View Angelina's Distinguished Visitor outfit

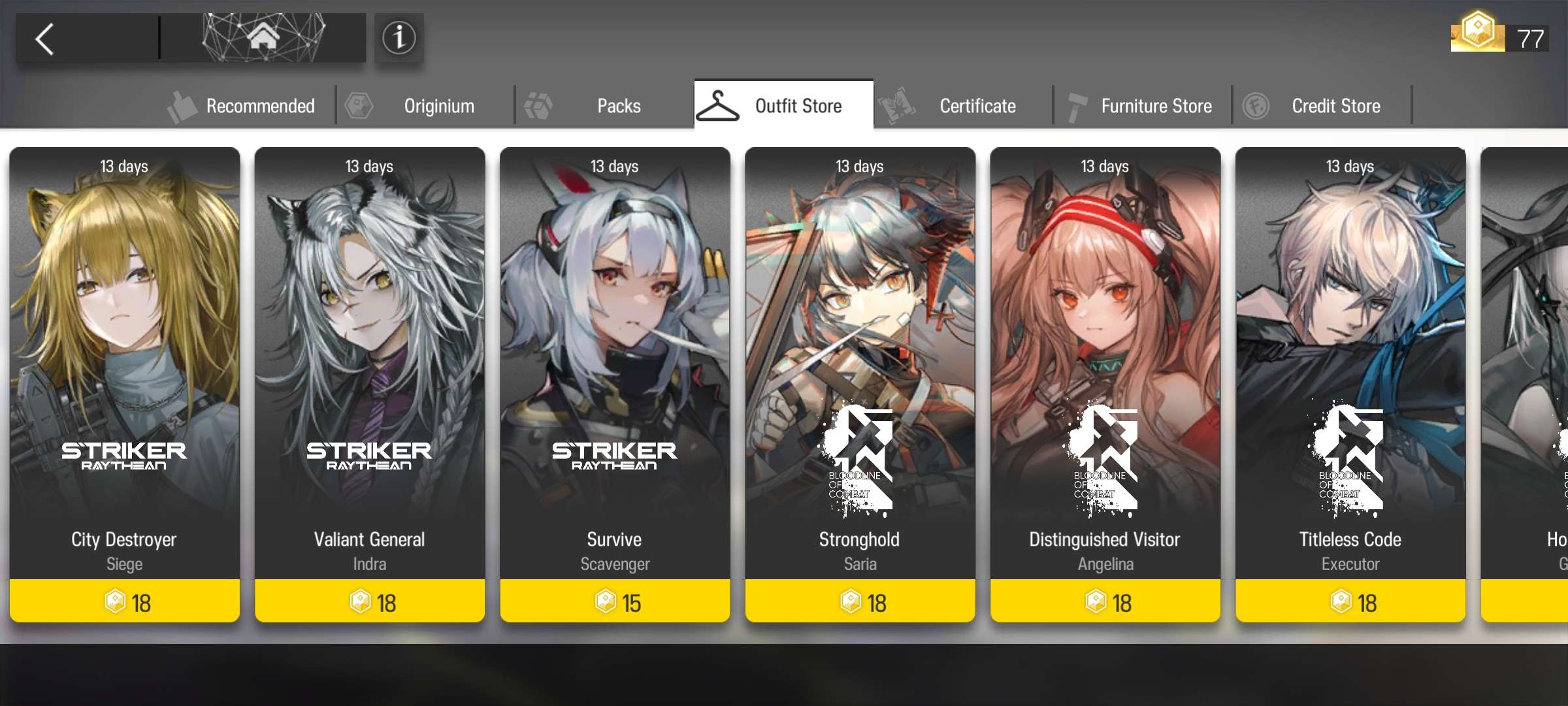click(1104, 379)
